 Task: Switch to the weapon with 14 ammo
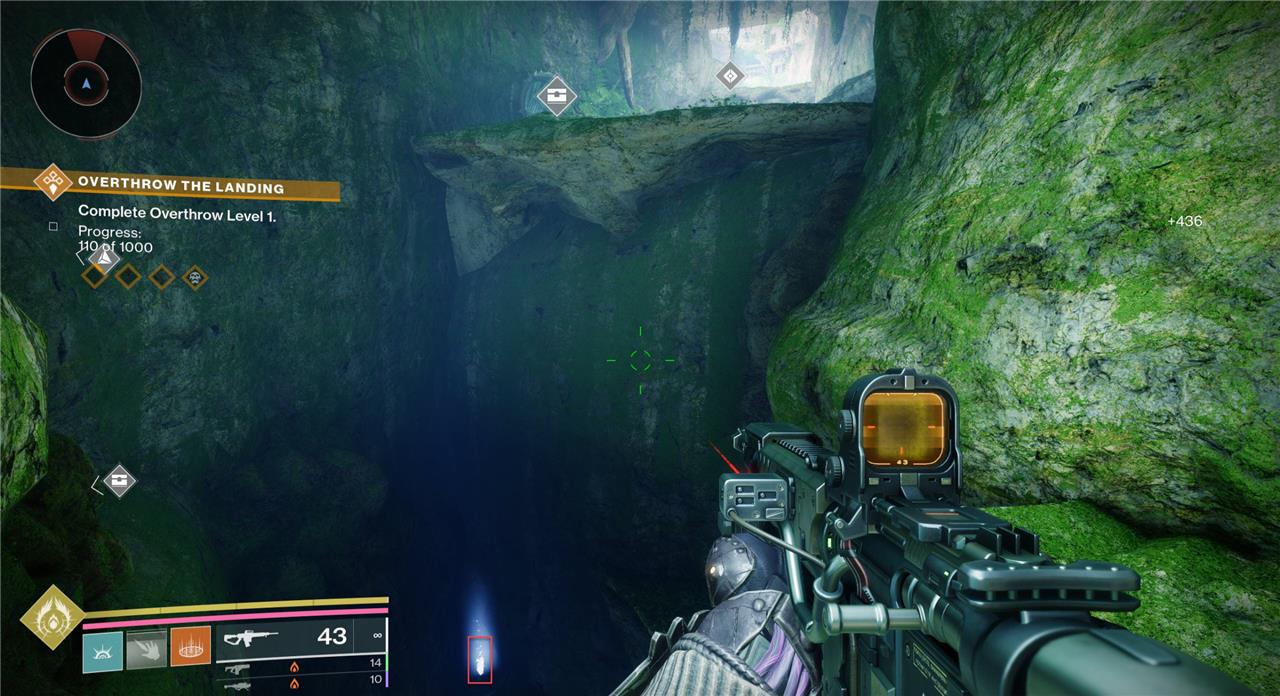click(300, 664)
